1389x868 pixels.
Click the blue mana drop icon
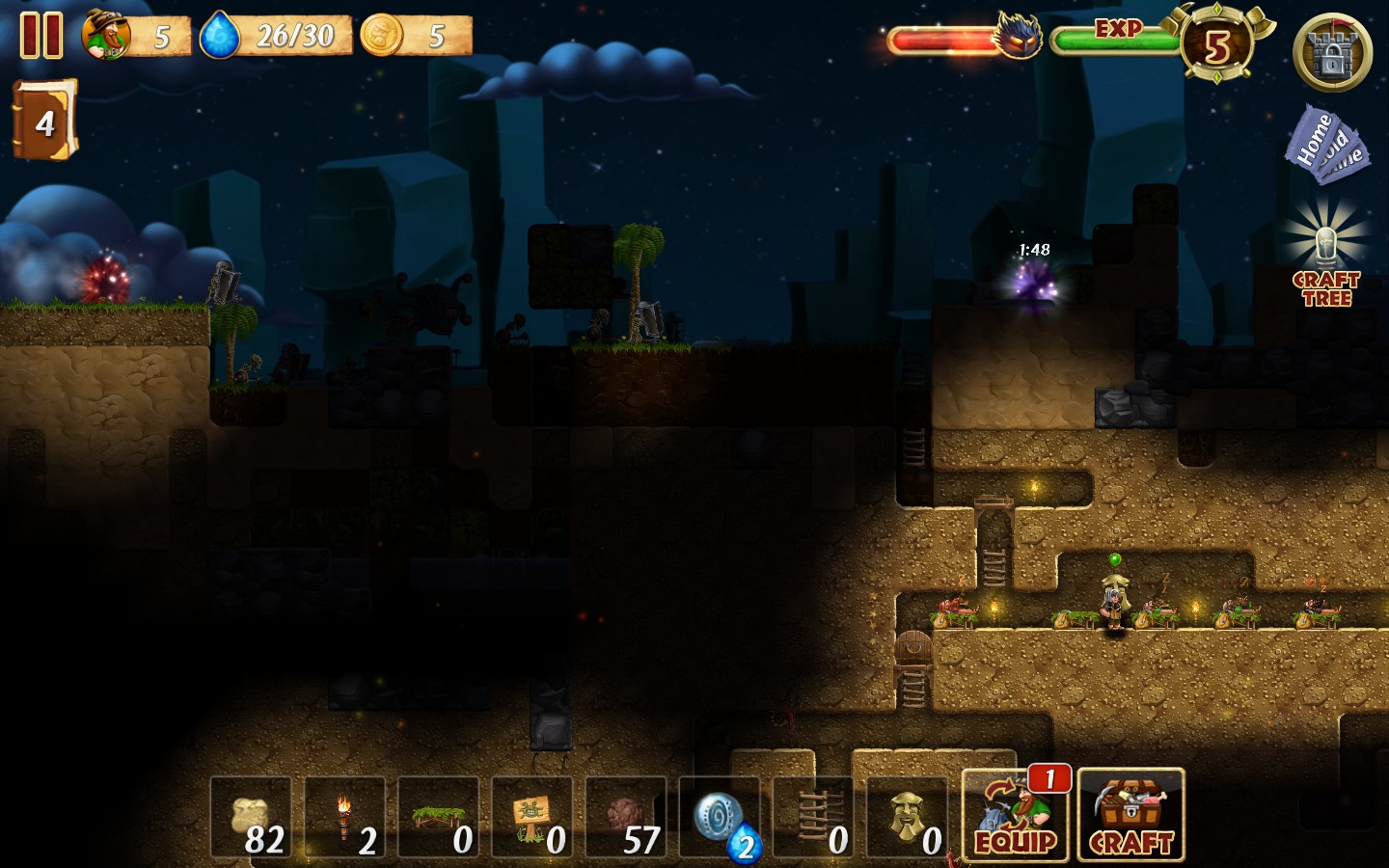click(219, 36)
